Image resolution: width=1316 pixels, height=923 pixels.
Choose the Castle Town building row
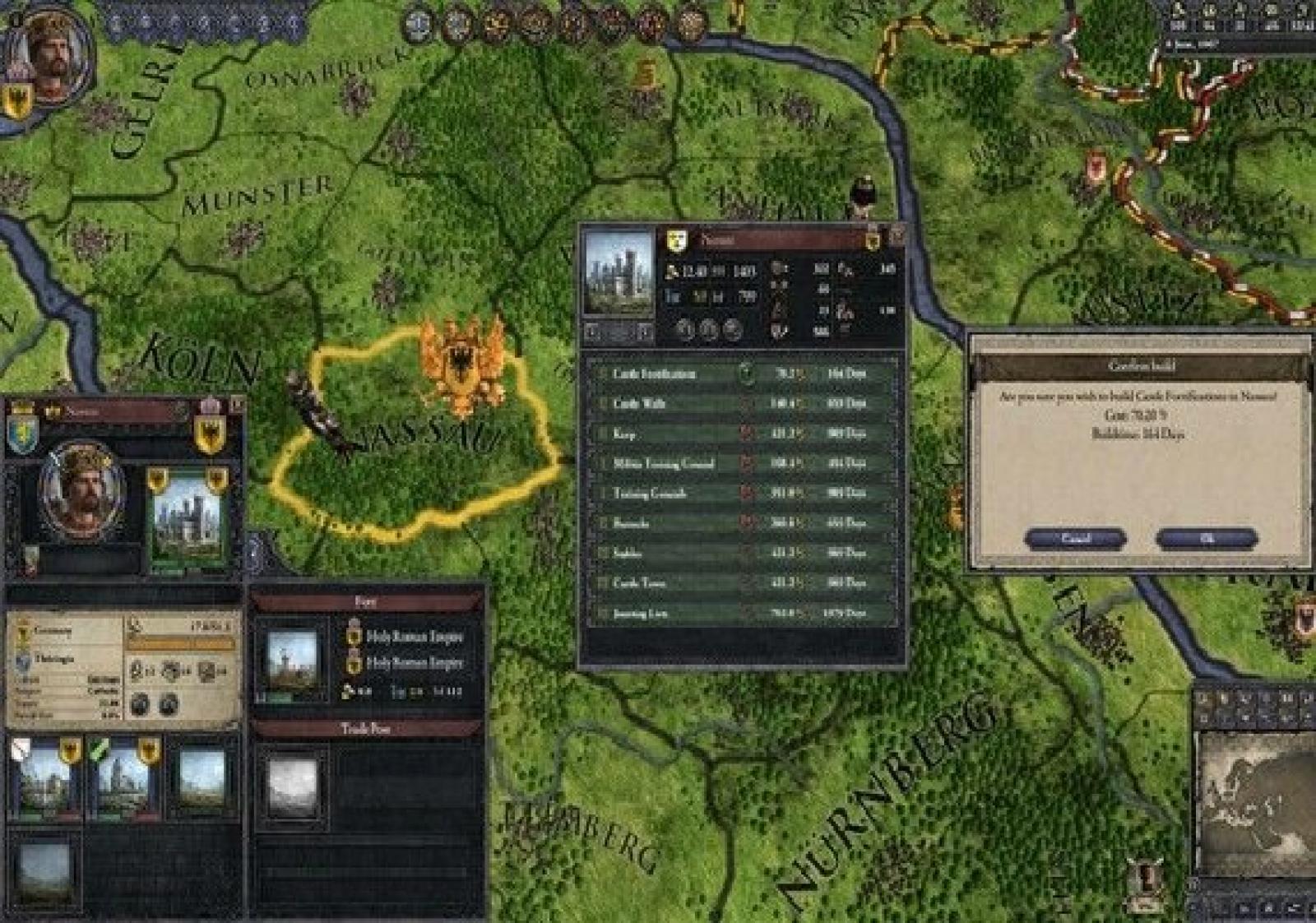(740, 583)
